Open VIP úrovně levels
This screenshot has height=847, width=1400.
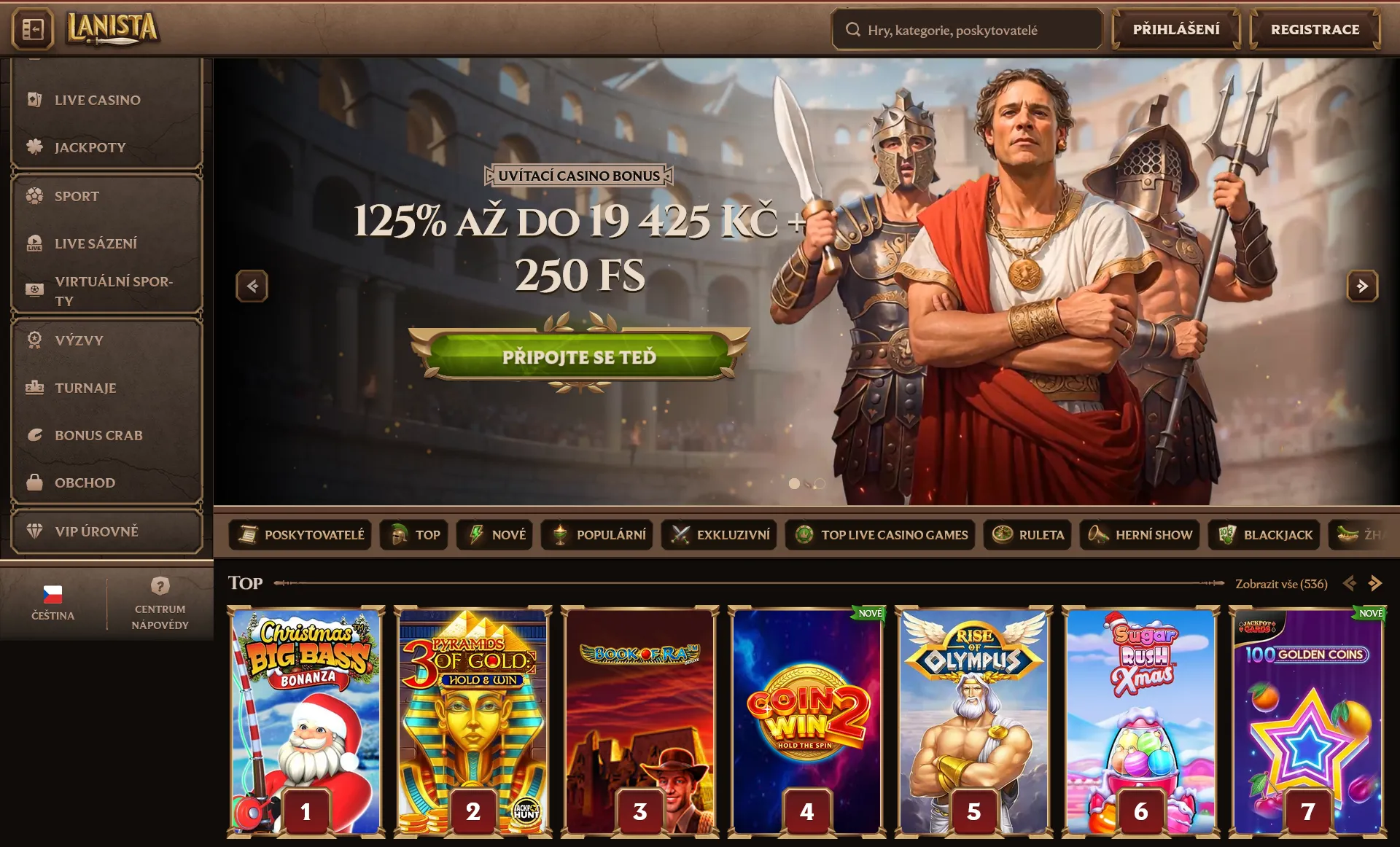[96, 531]
